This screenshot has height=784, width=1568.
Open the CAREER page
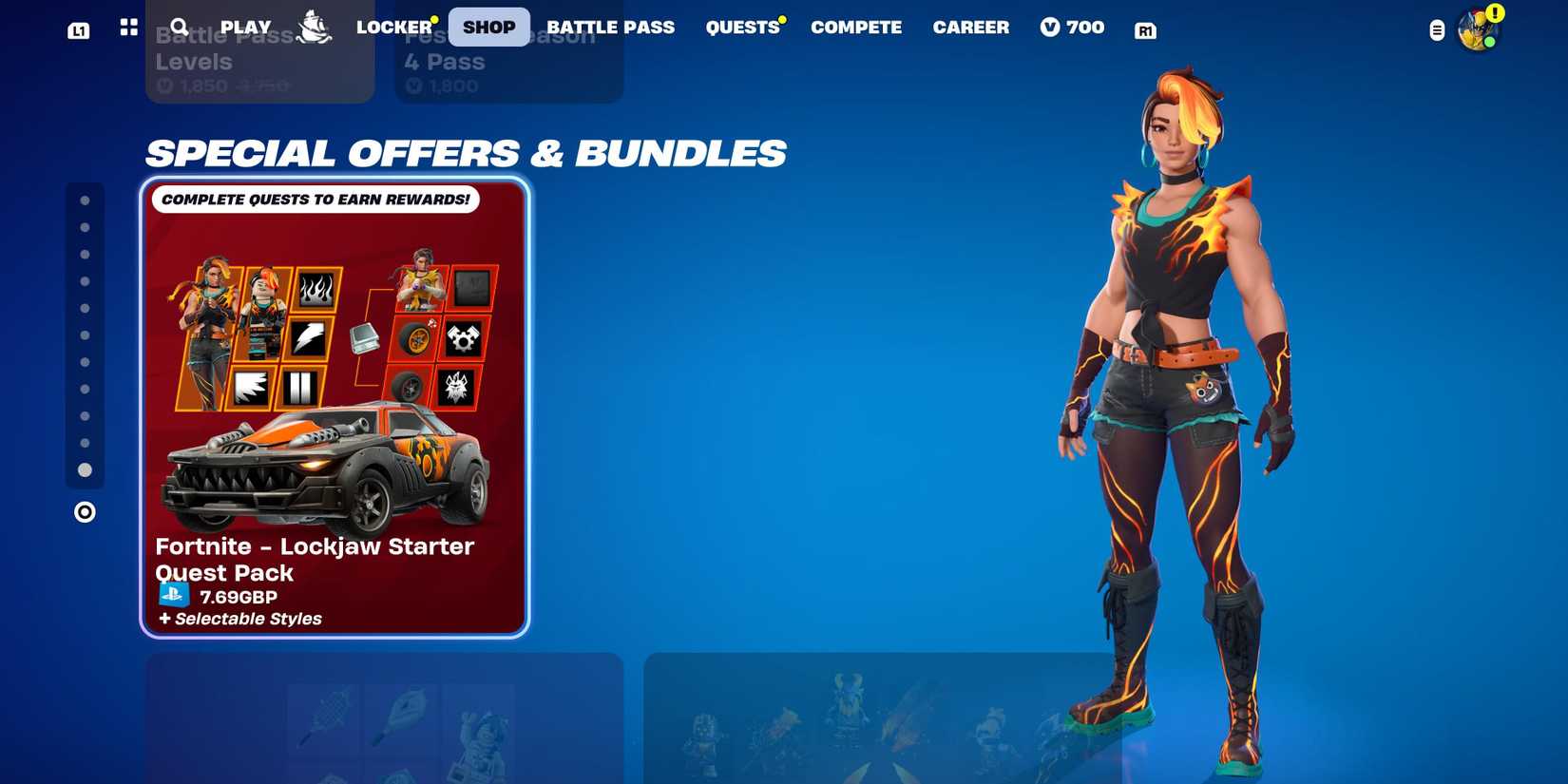(971, 27)
